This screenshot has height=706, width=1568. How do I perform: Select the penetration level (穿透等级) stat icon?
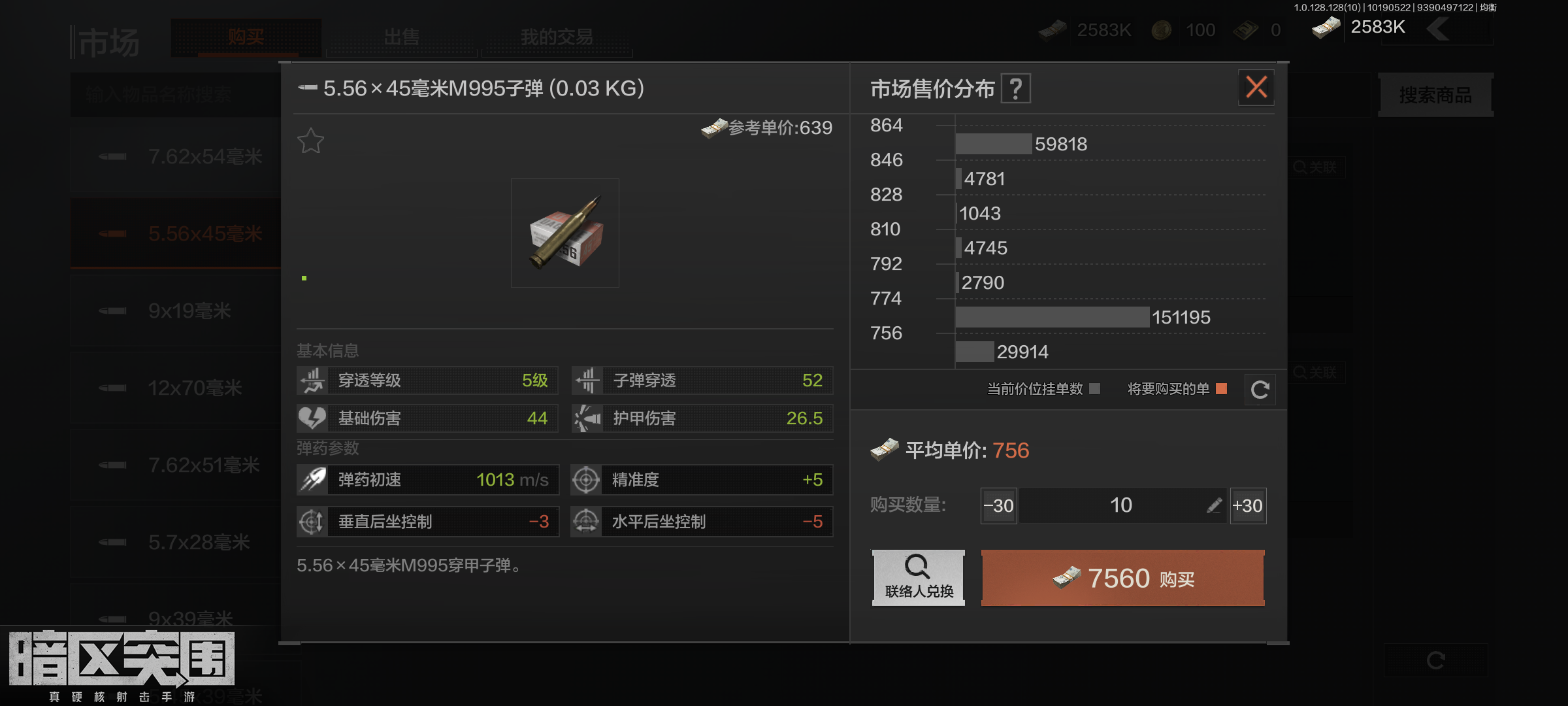[x=312, y=380]
